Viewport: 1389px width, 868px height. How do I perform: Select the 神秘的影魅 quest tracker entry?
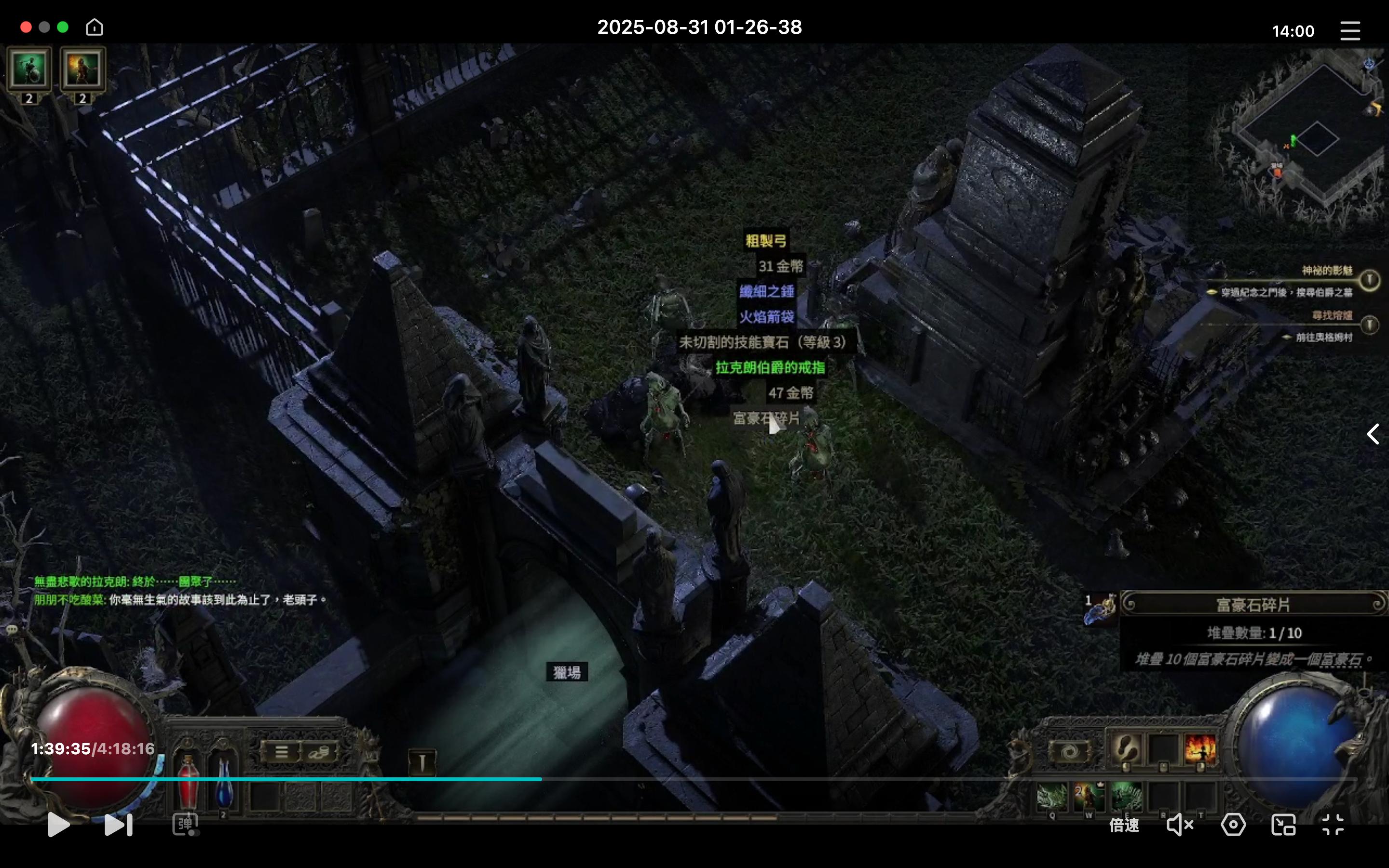[x=1326, y=271]
